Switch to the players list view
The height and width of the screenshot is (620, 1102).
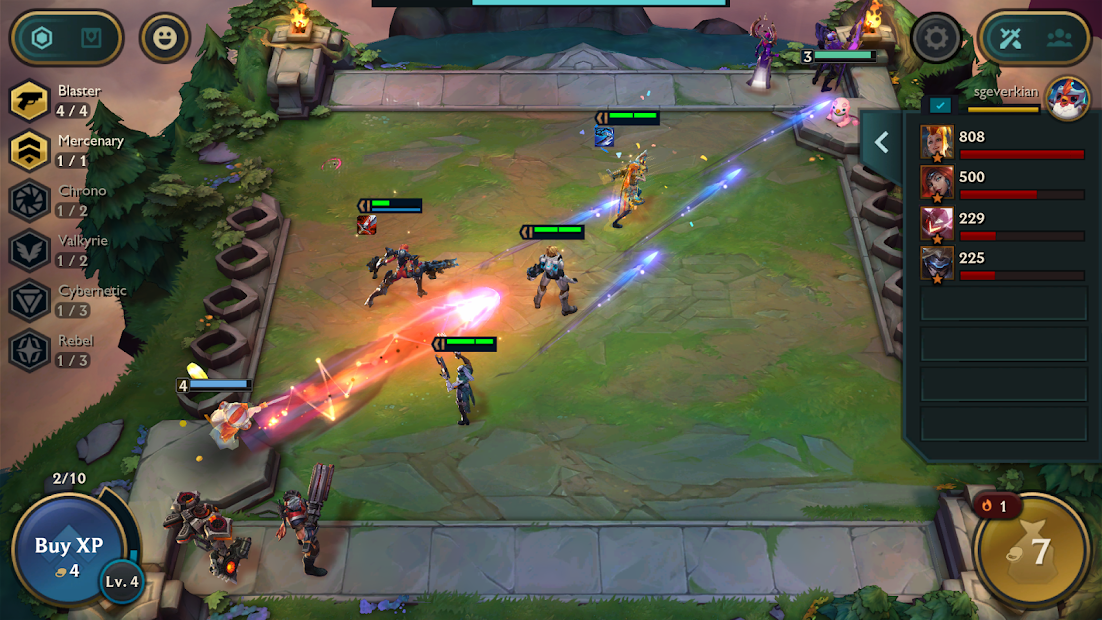coord(1059,39)
